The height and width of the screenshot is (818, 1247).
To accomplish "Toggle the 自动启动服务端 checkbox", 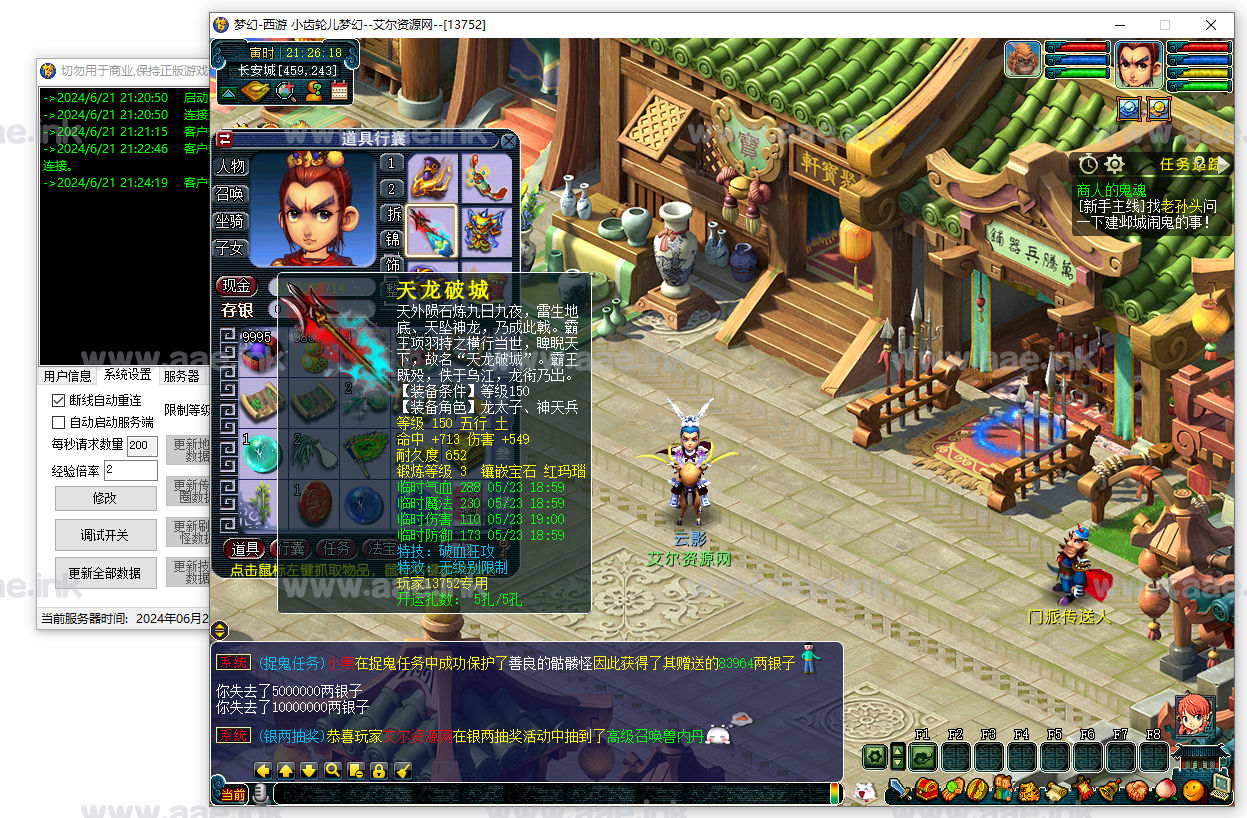I will coord(59,422).
